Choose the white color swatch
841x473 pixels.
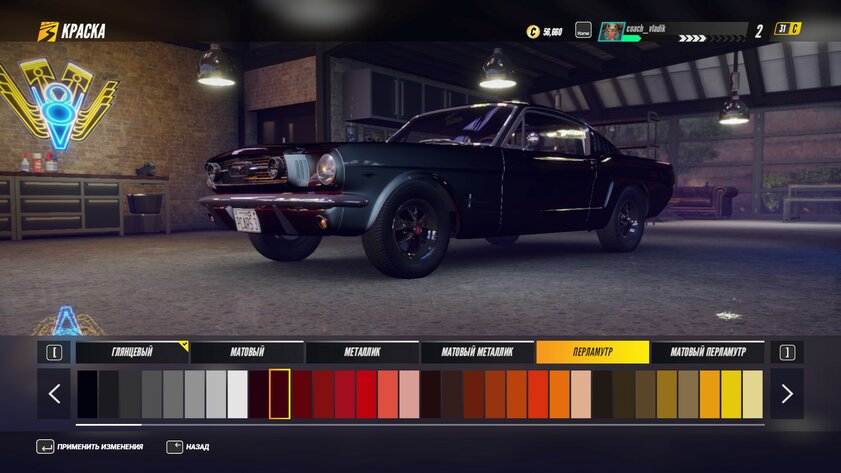pyautogui.click(x=238, y=394)
